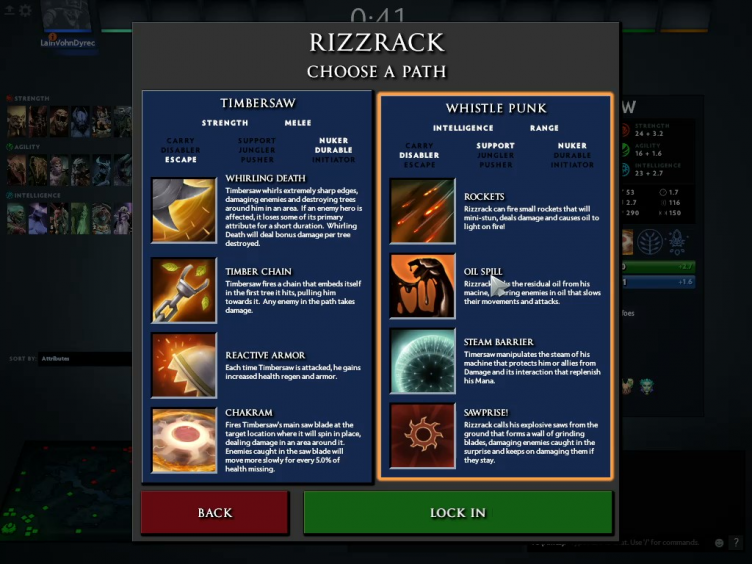
Task: Open the gear settings icon
Action: point(25,11)
